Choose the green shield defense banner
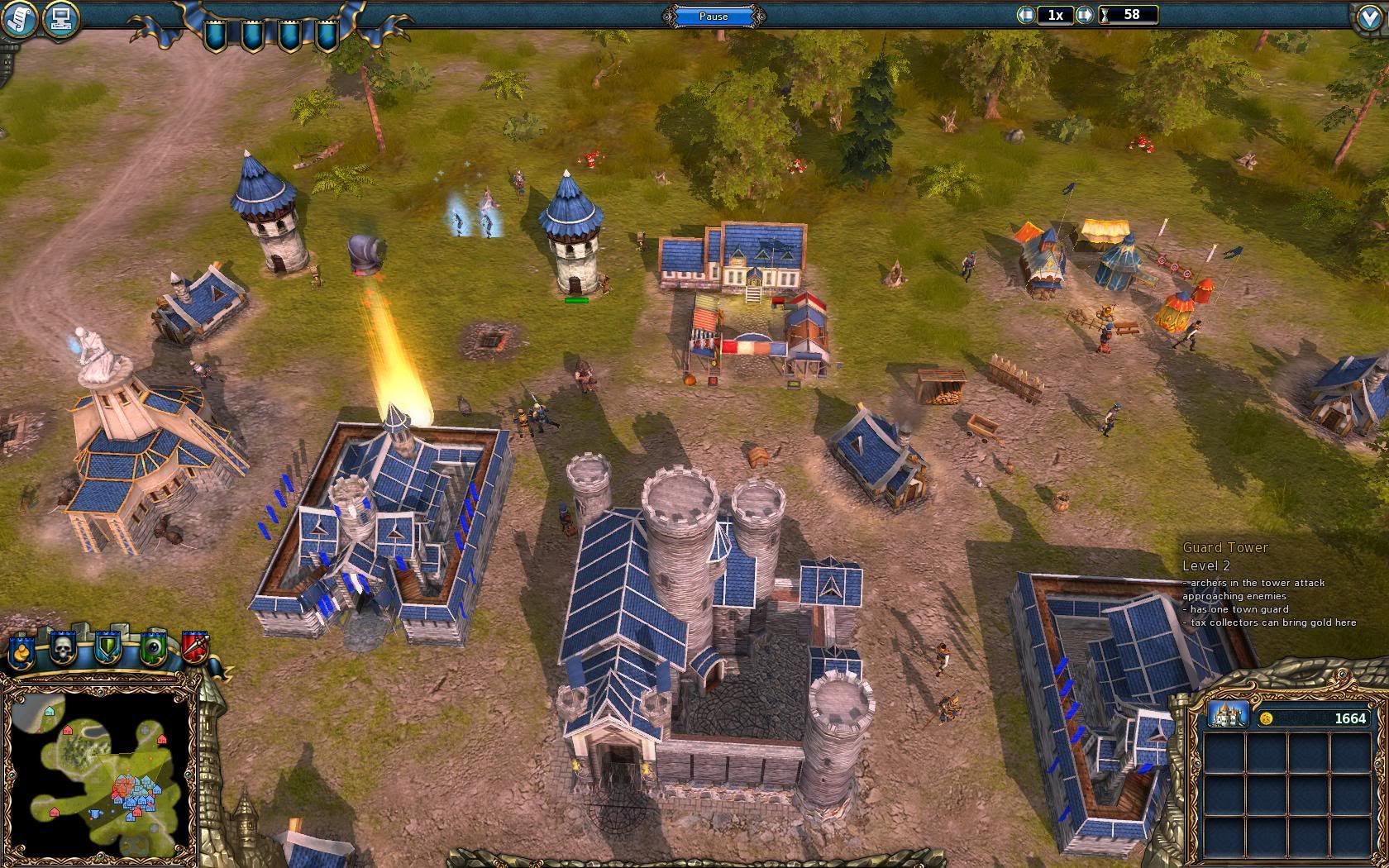Screen dimensions: 1389x868 (x=107, y=649)
